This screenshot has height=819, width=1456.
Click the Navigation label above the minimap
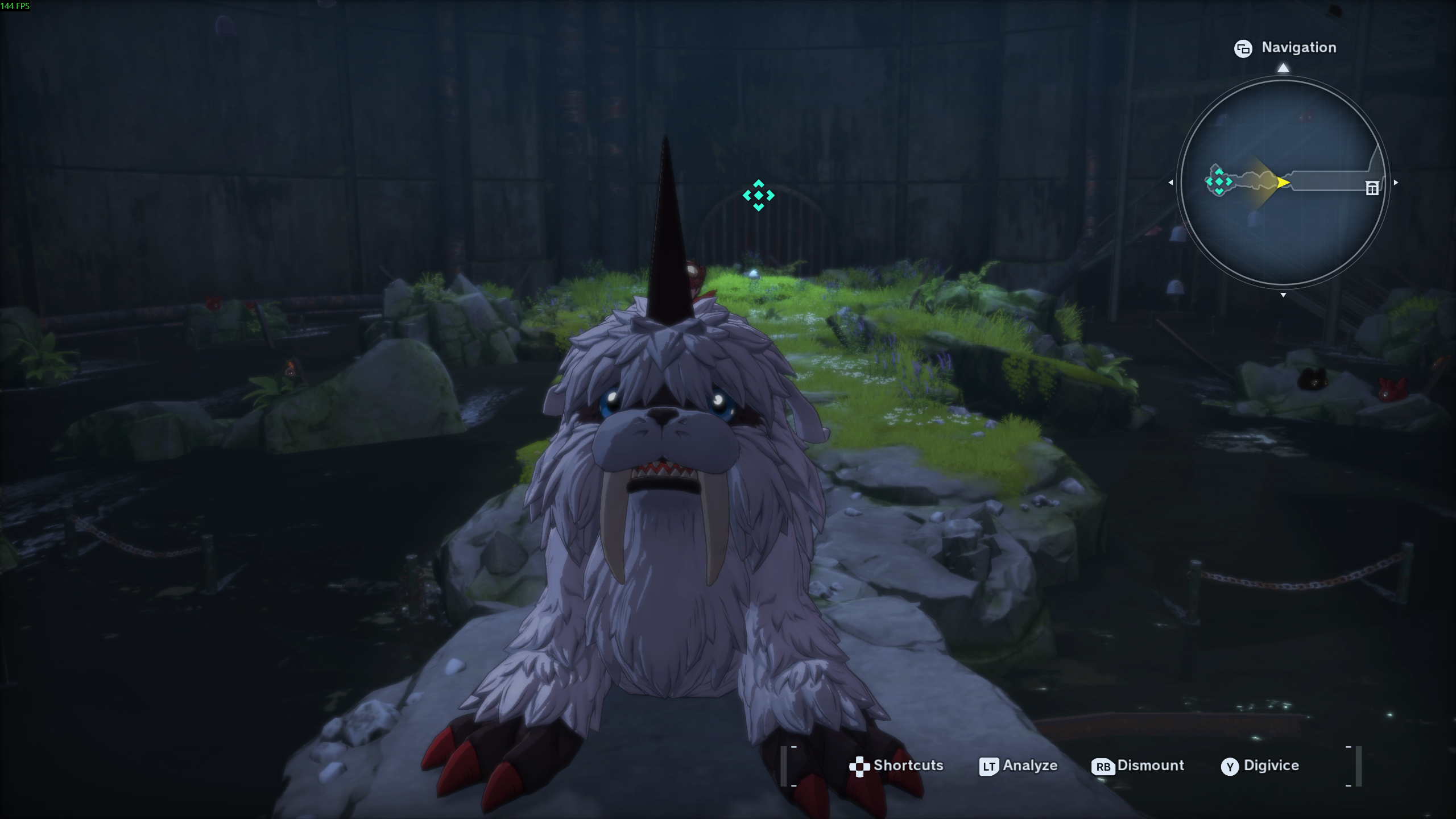point(1298,48)
